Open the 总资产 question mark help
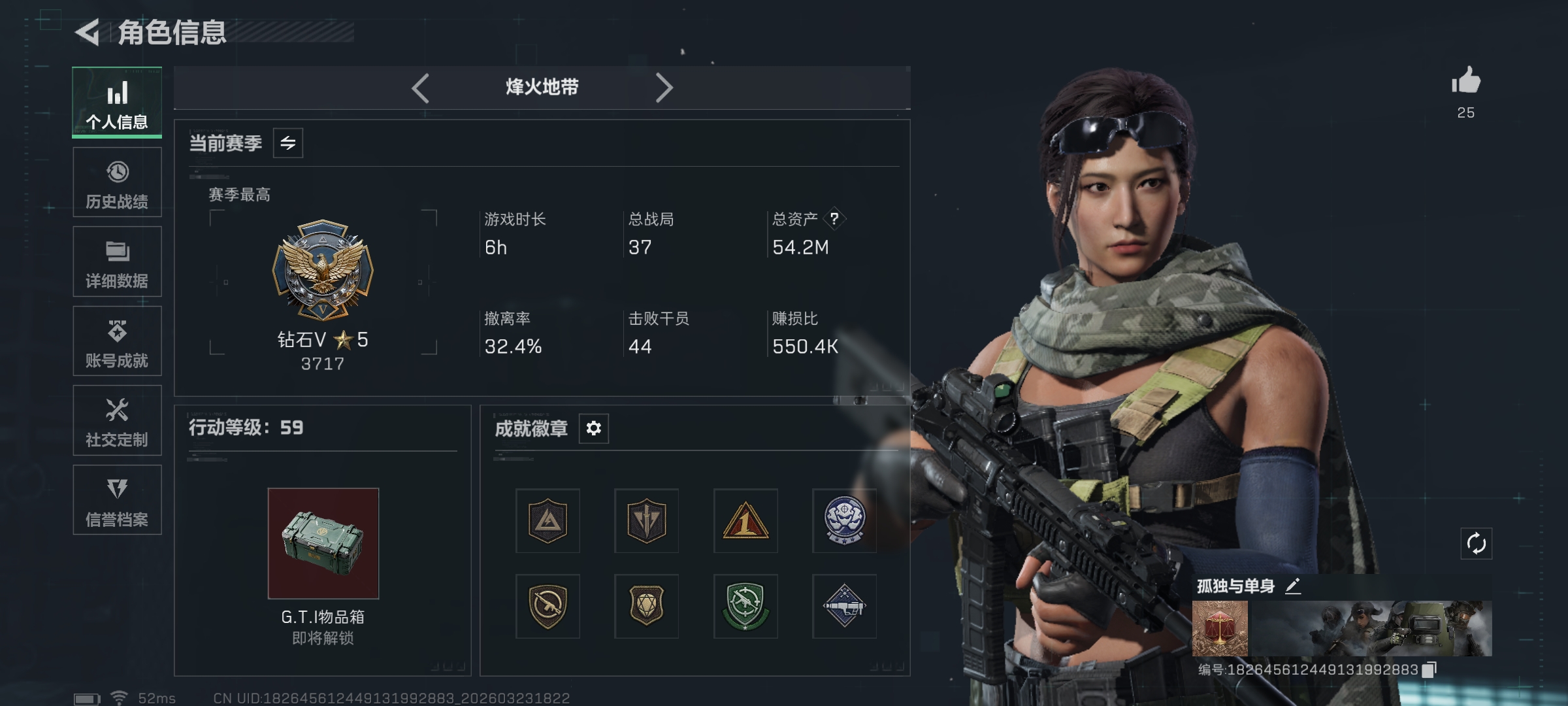 tap(834, 219)
